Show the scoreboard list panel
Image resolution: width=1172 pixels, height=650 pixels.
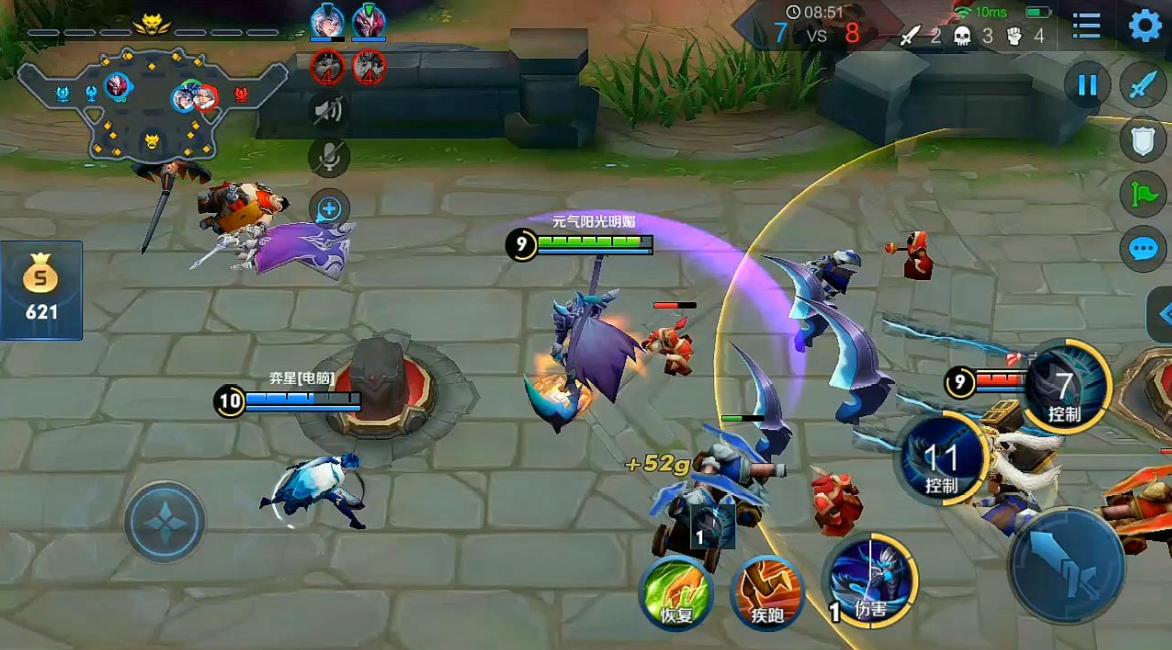[1086, 26]
